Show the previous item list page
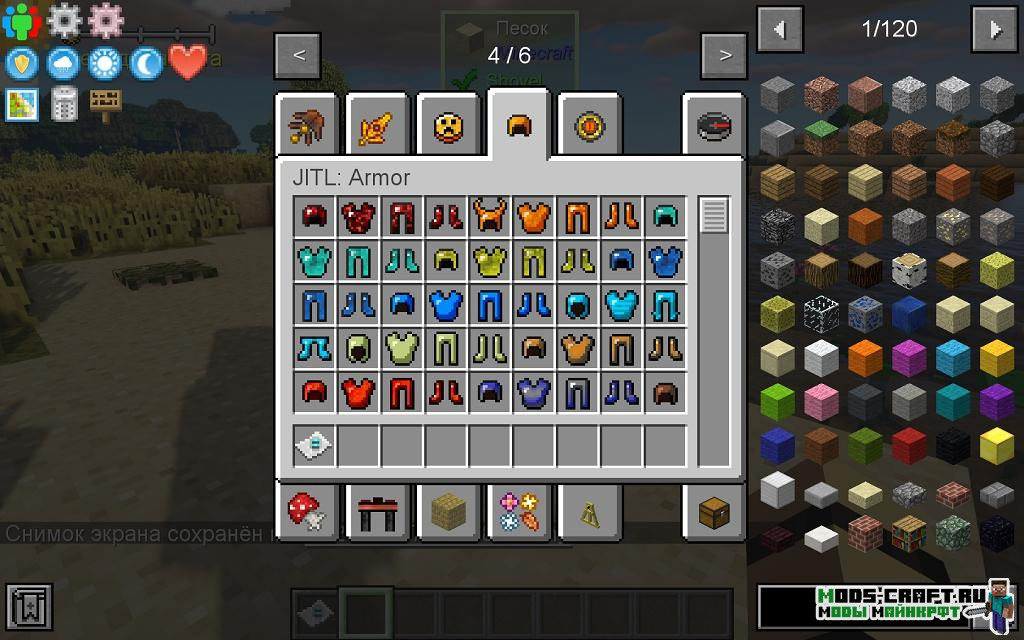 780,30
